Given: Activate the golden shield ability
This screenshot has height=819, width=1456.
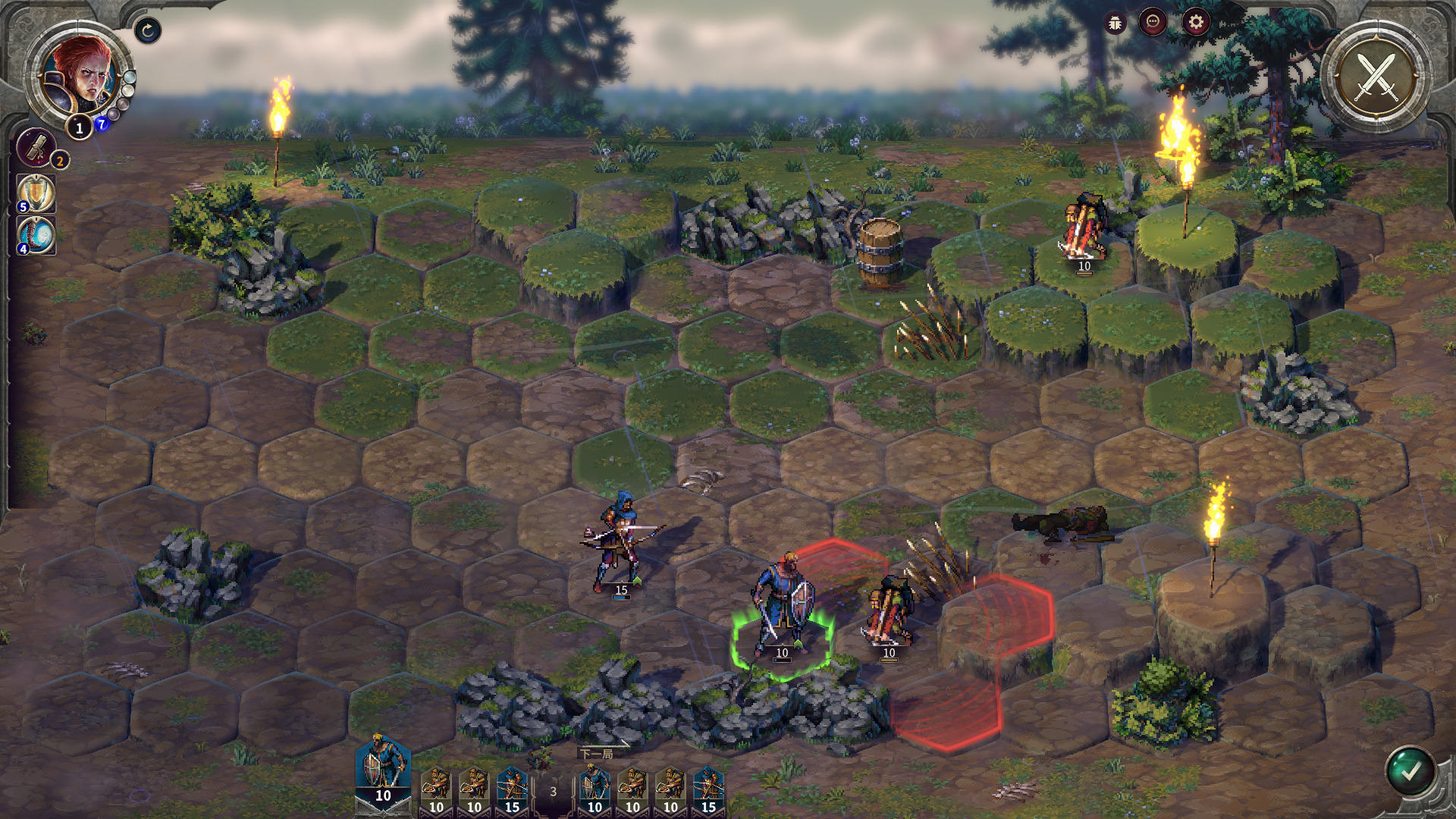Looking at the screenshot, I should point(36,193).
